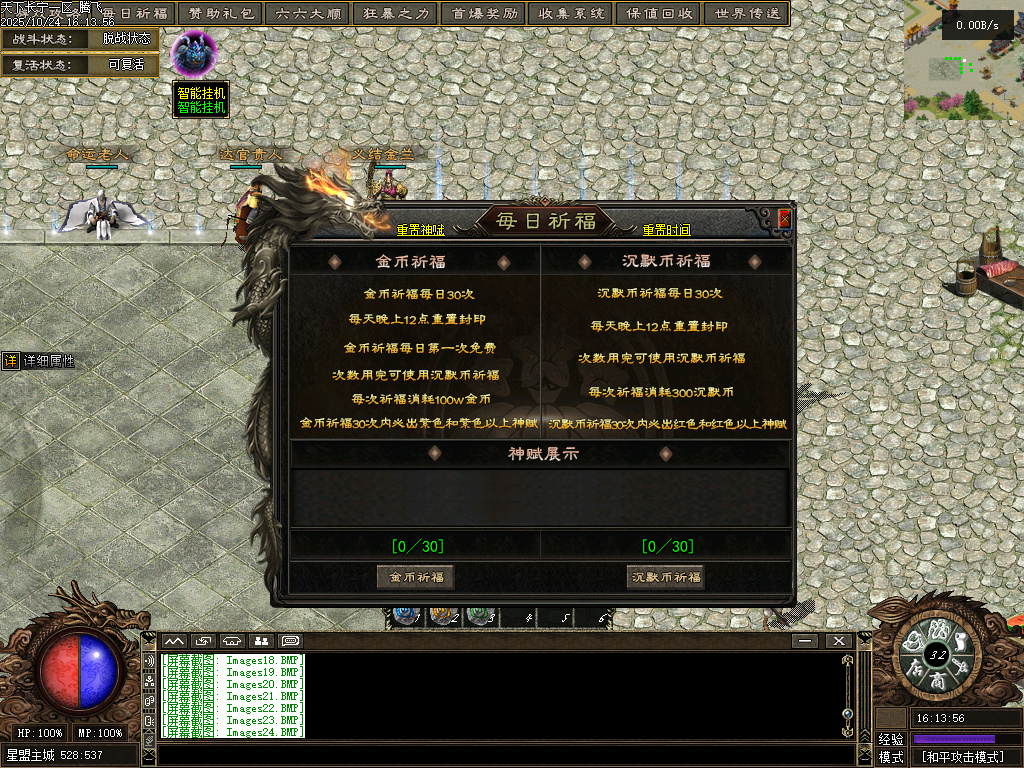Click the 重置时间 link

[666, 230]
